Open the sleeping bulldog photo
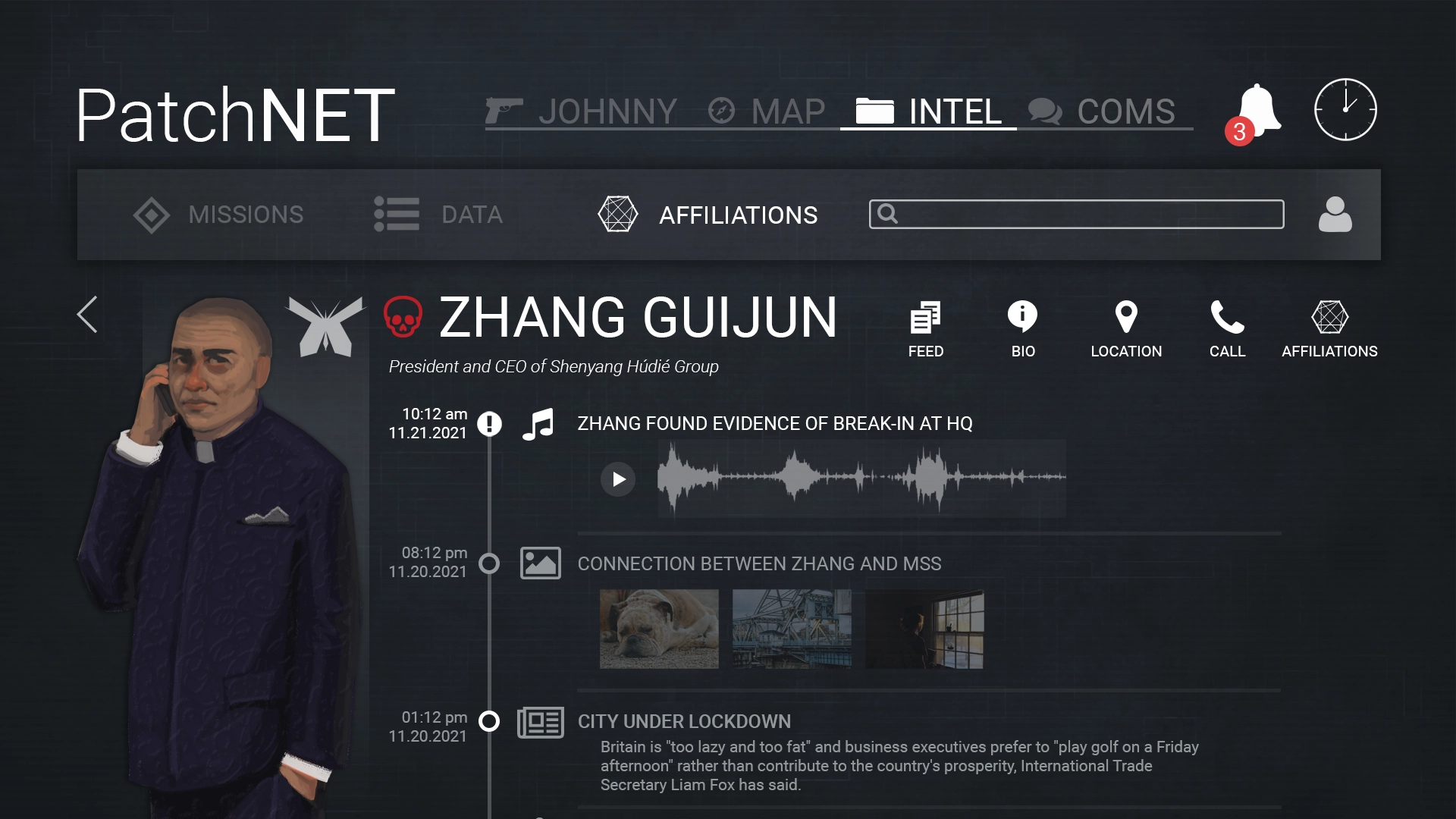The image size is (1456, 819). point(659,629)
